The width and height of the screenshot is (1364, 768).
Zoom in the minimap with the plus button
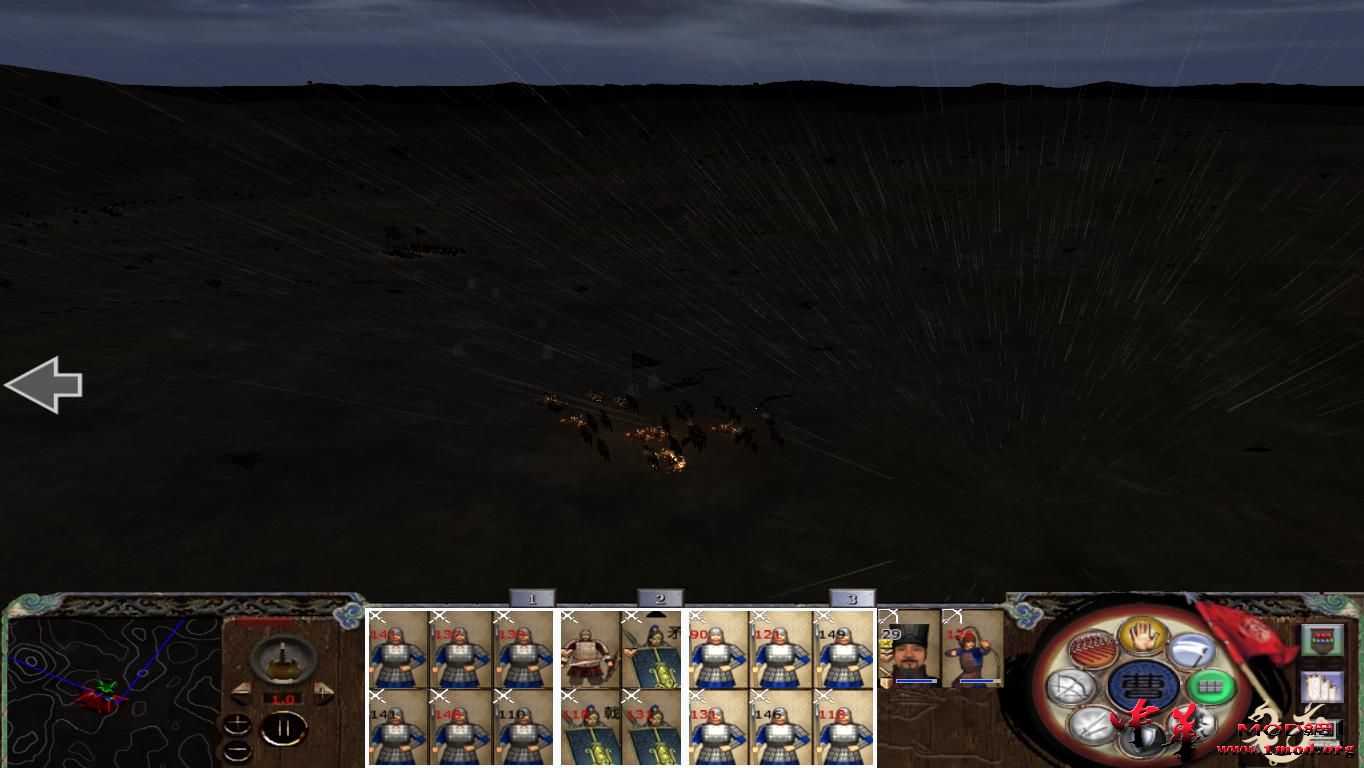tap(237, 722)
